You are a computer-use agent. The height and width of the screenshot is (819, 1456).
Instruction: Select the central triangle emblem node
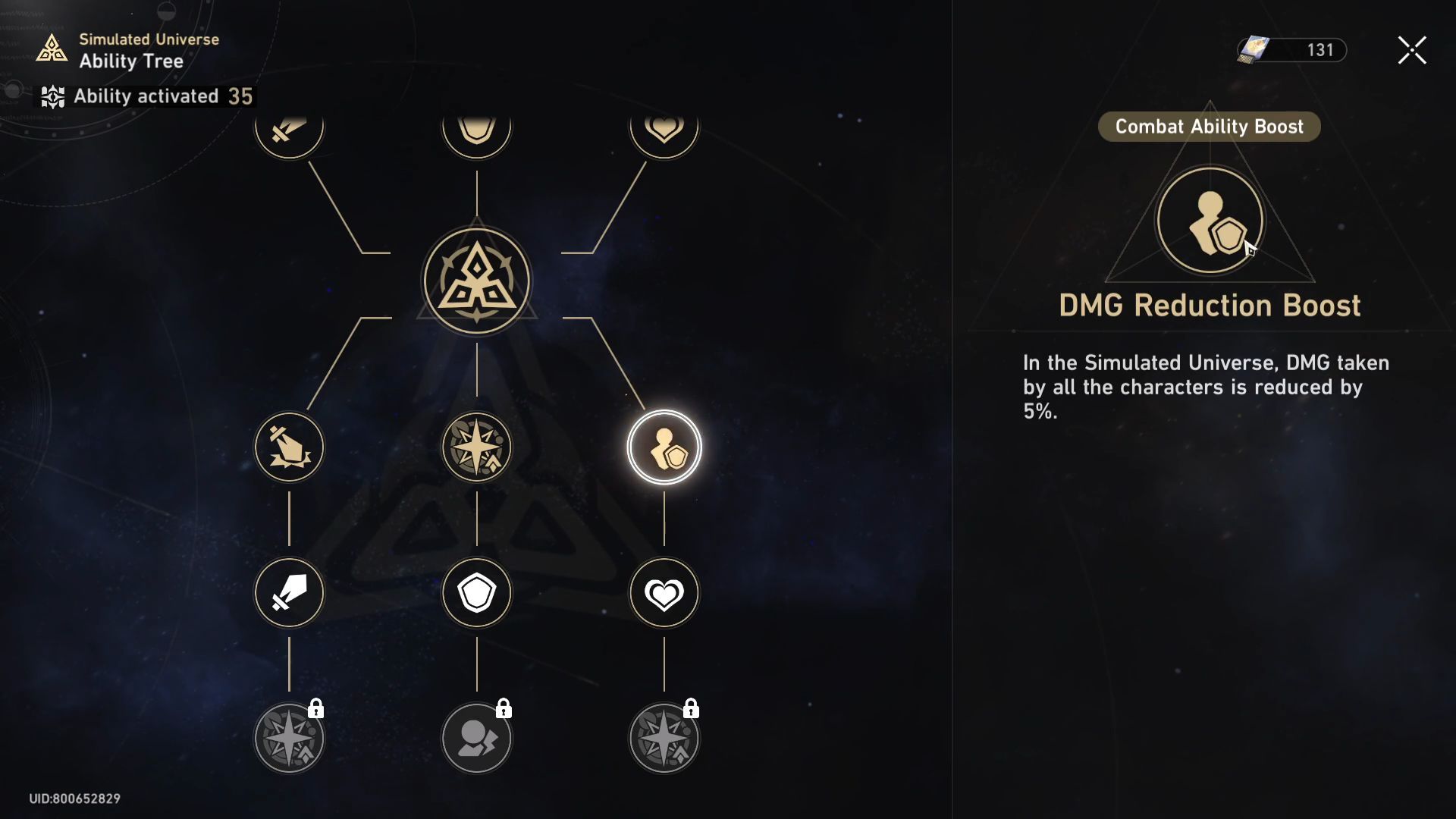[476, 281]
